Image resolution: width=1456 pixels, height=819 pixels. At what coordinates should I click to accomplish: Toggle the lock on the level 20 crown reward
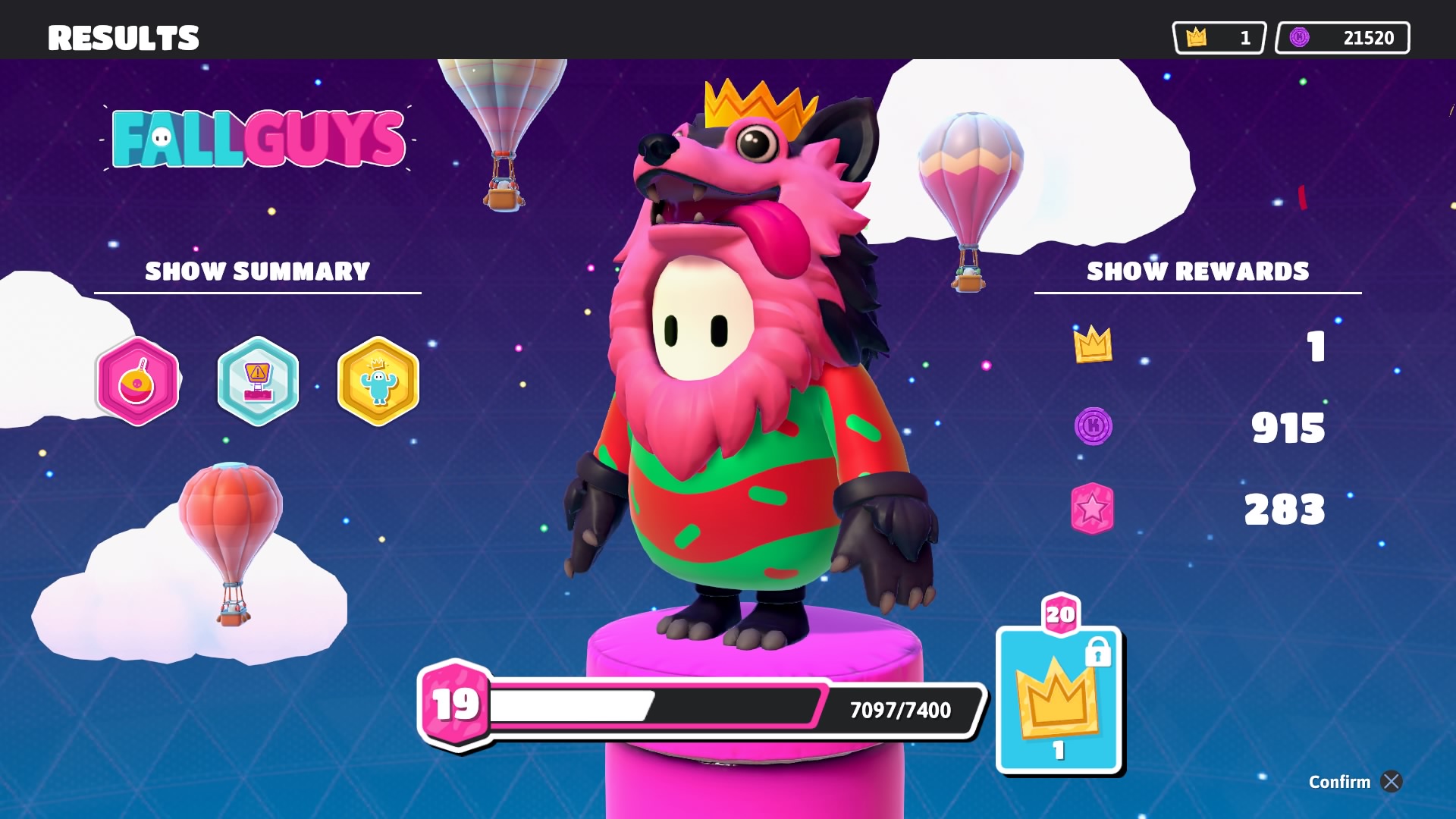(1098, 653)
